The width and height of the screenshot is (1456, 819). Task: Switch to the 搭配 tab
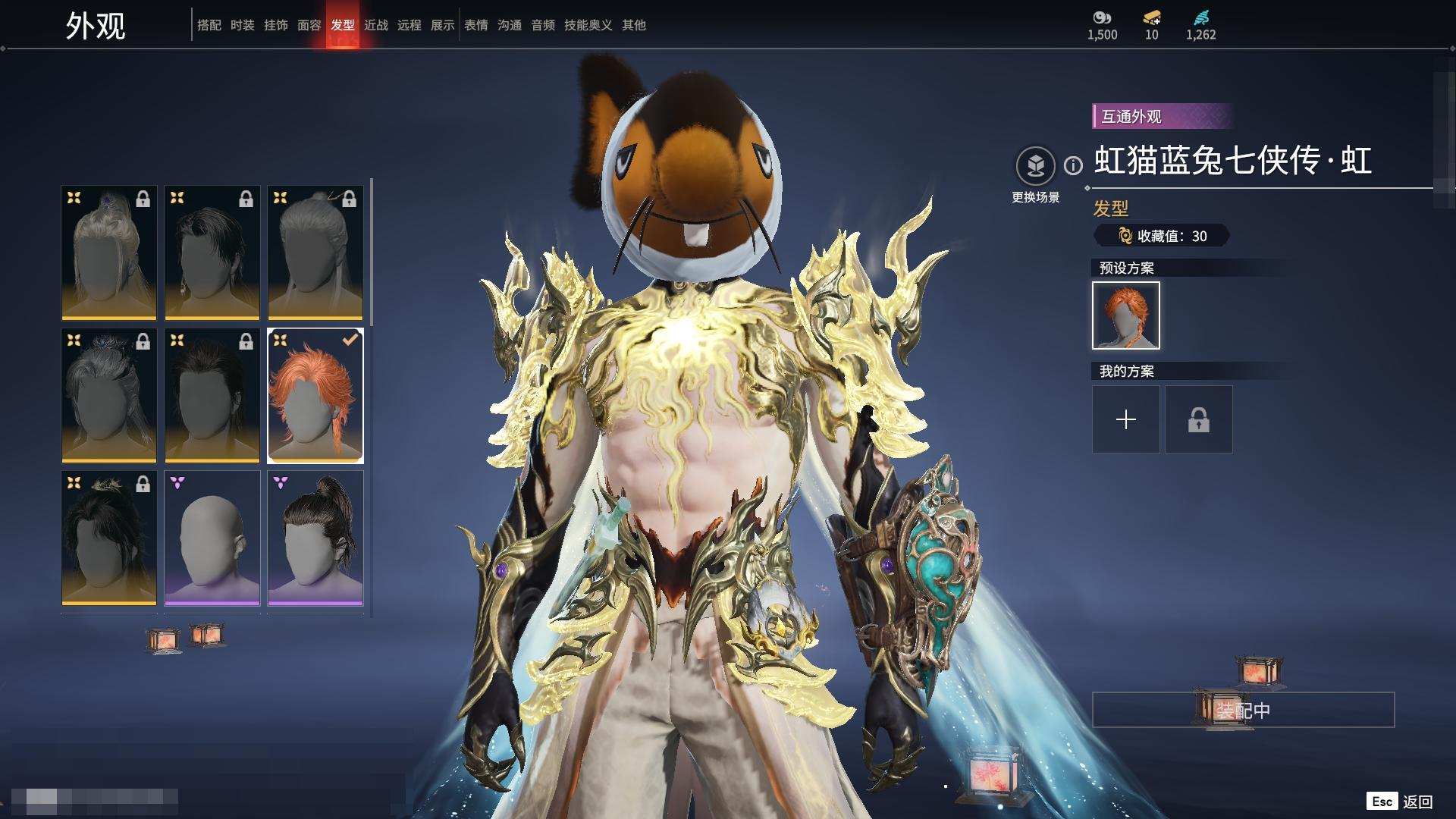[209, 25]
